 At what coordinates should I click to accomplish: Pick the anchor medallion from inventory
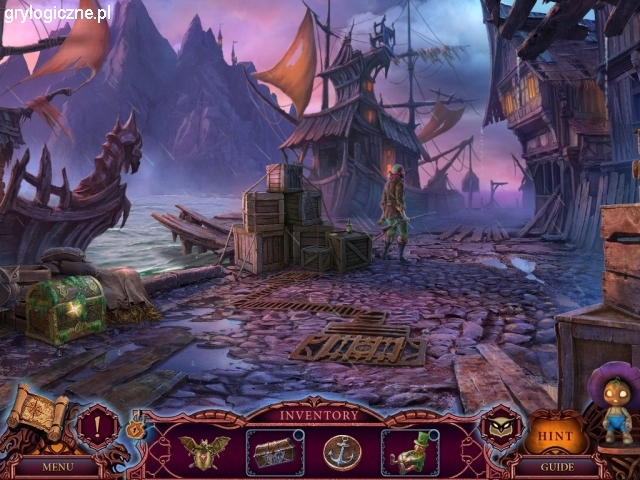[342, 451]
